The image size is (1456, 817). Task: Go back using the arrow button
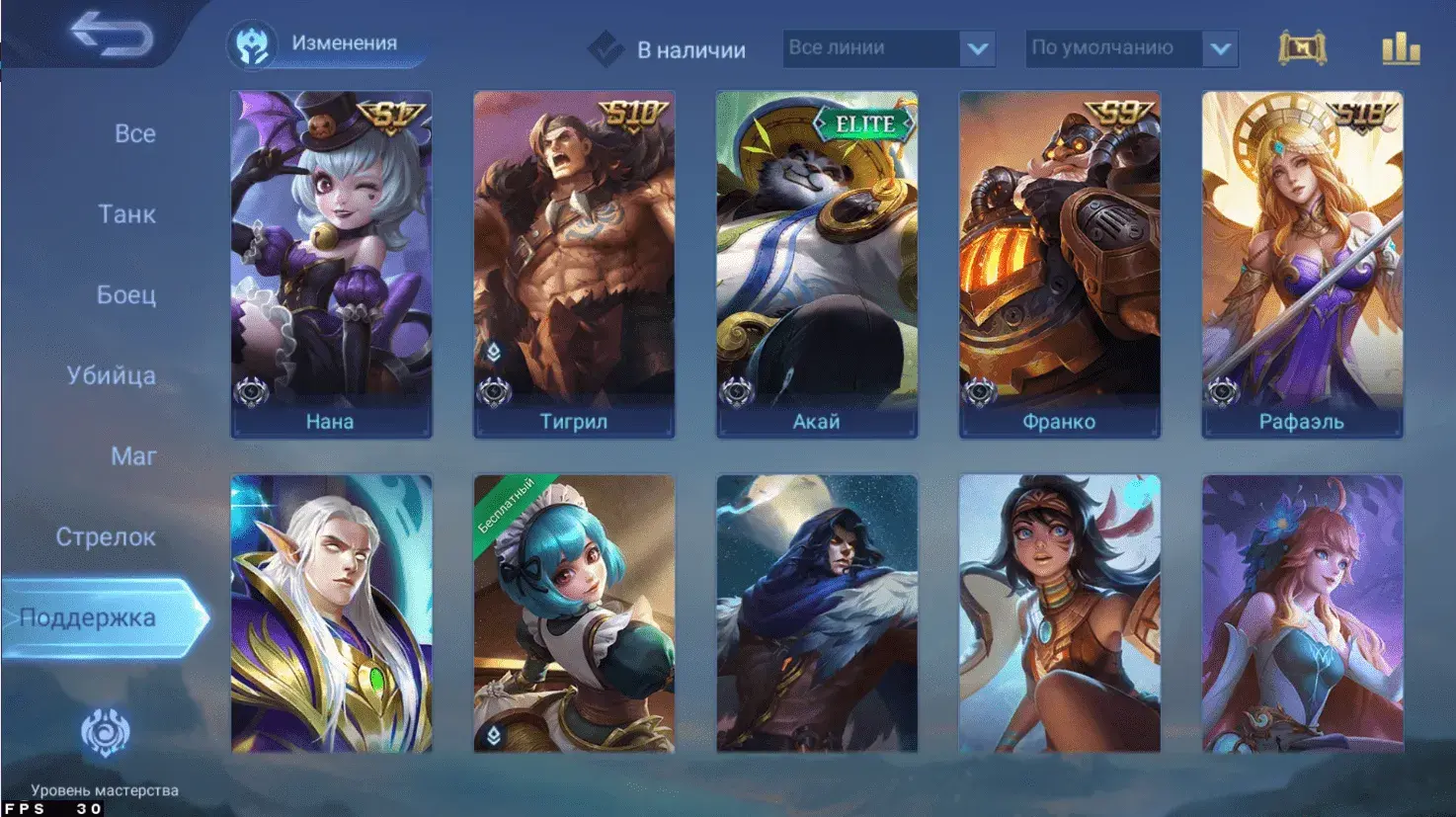[112, 36]
